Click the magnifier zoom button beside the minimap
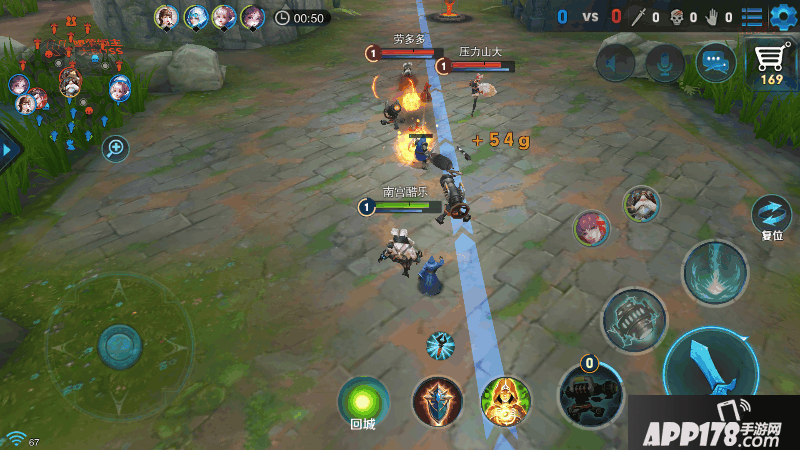Viewport: 800px width, 450px height. tap(116, 149)
